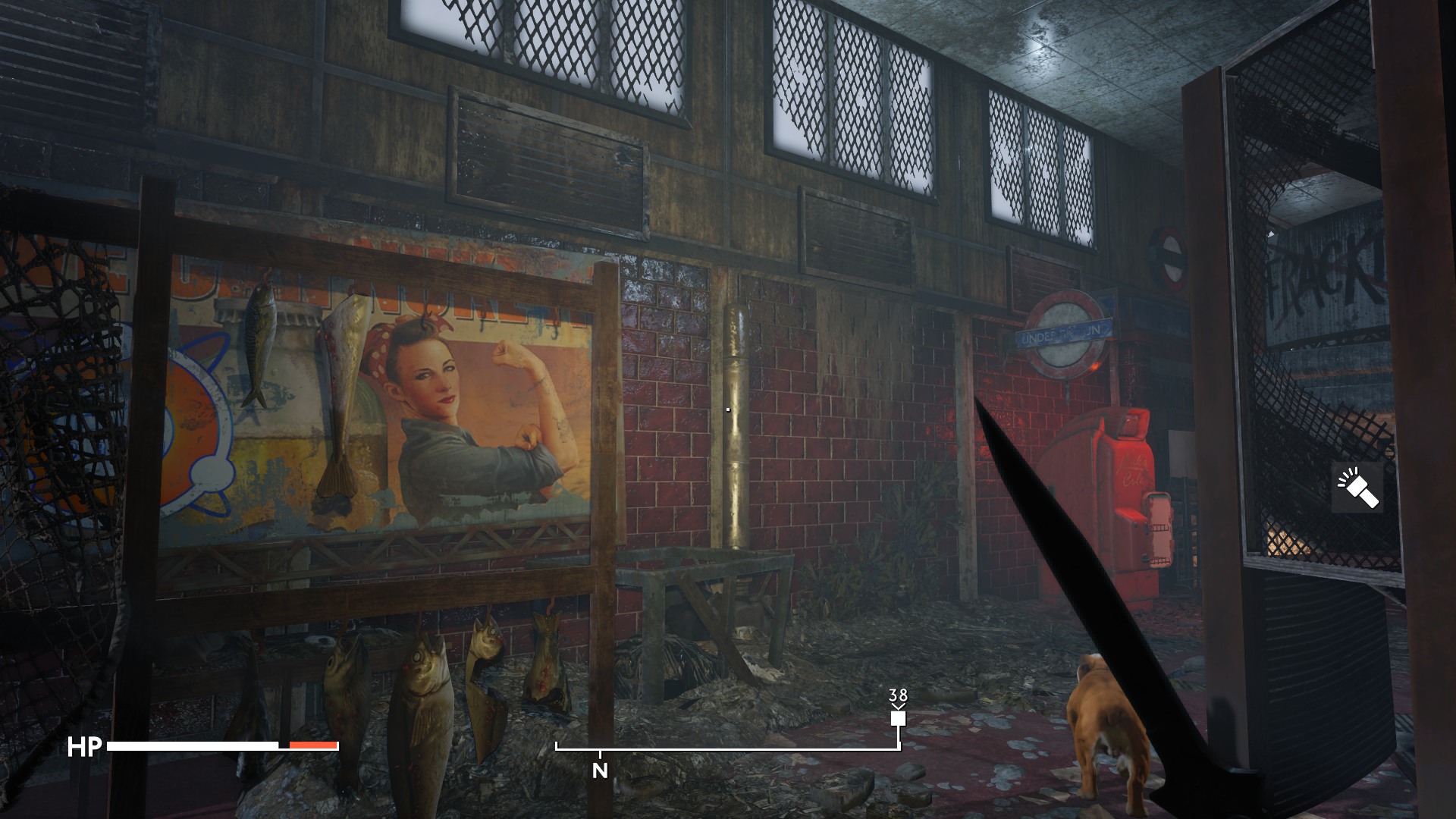Select the square marker on the compass

click(x=899, y=718)
